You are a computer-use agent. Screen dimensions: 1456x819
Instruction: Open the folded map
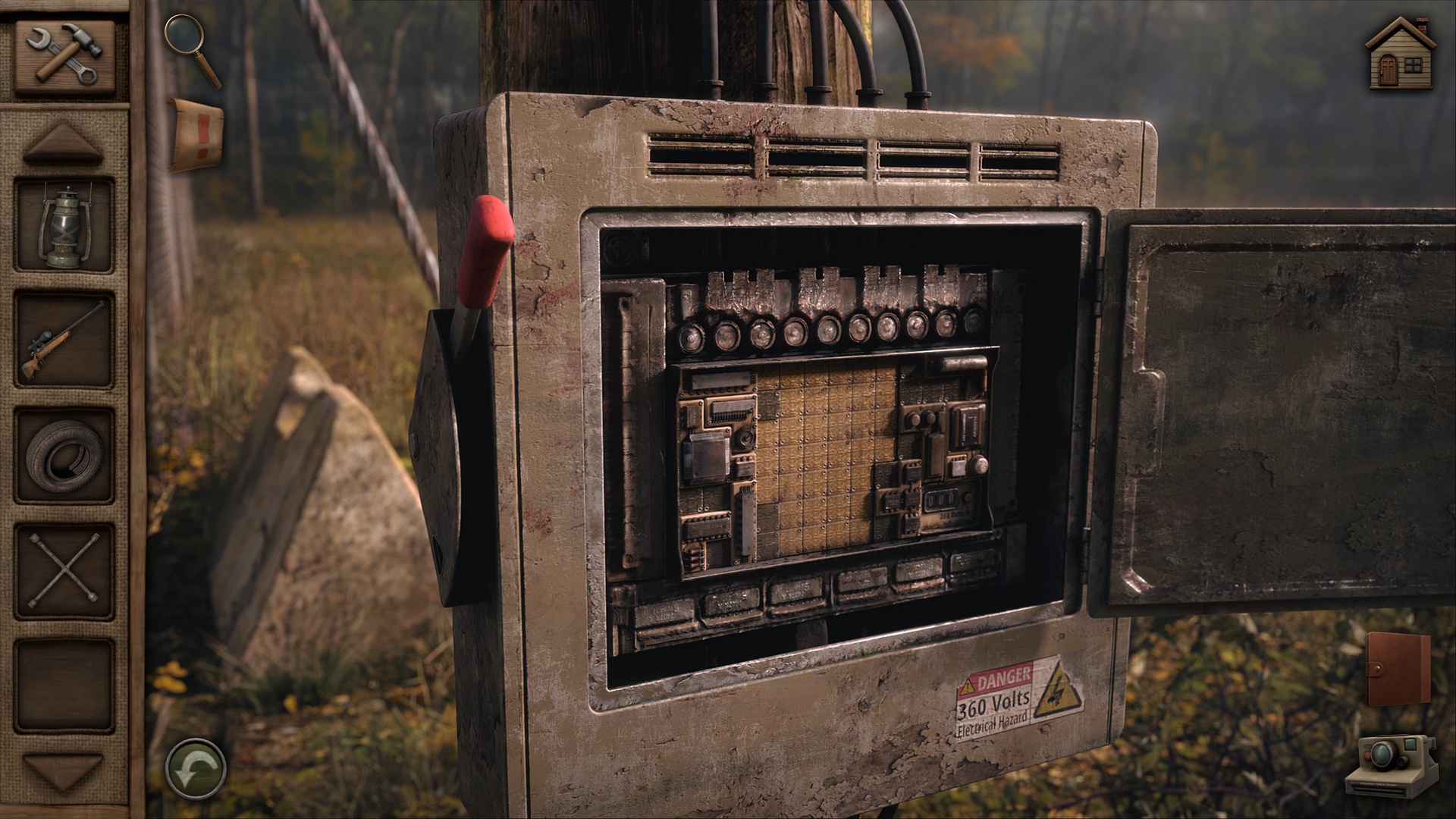click(x=196, y=134)
